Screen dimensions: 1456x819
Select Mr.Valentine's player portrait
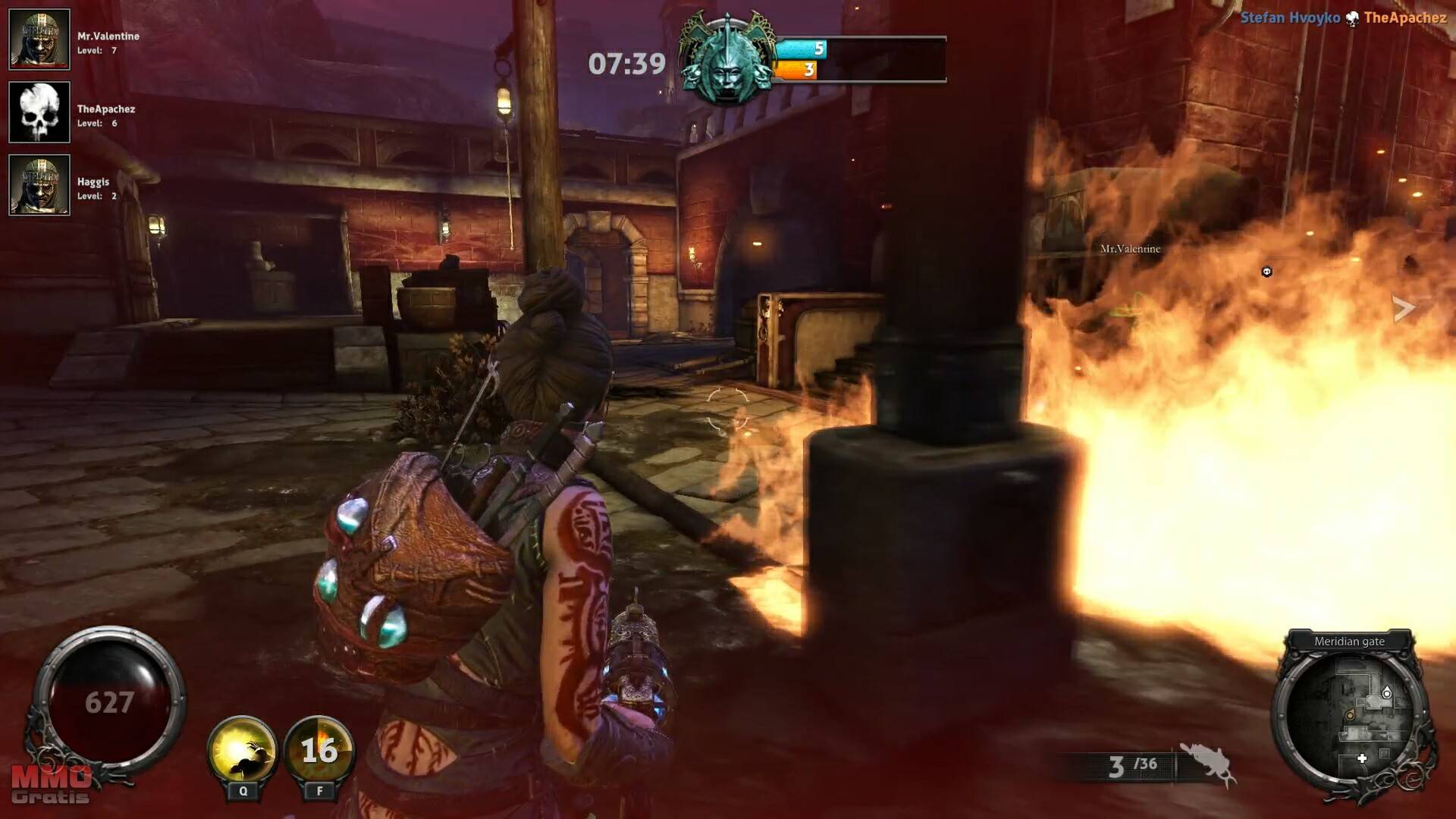click(39, 39)
